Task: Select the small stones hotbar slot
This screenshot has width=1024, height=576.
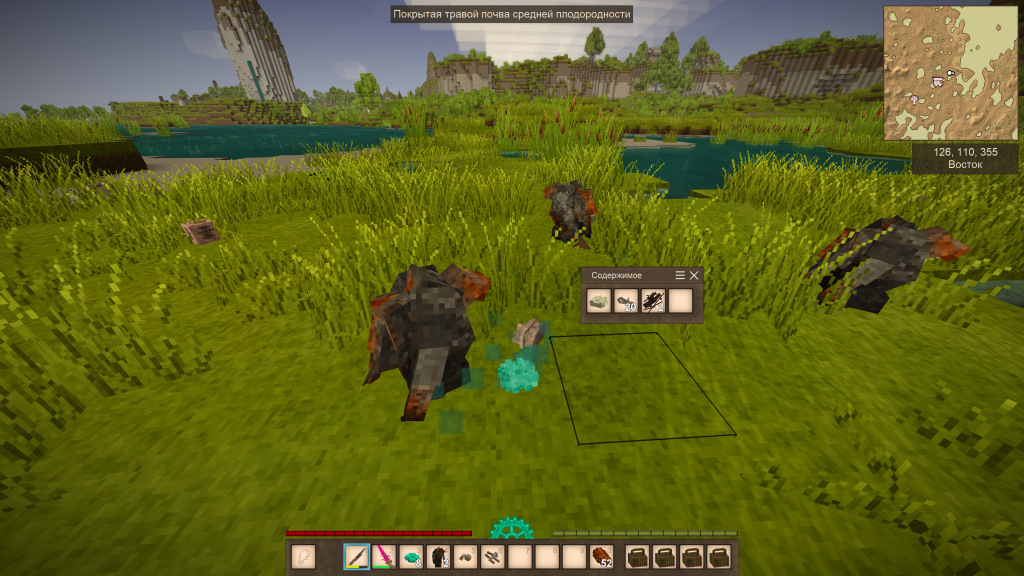Action: tap(465, 557)
